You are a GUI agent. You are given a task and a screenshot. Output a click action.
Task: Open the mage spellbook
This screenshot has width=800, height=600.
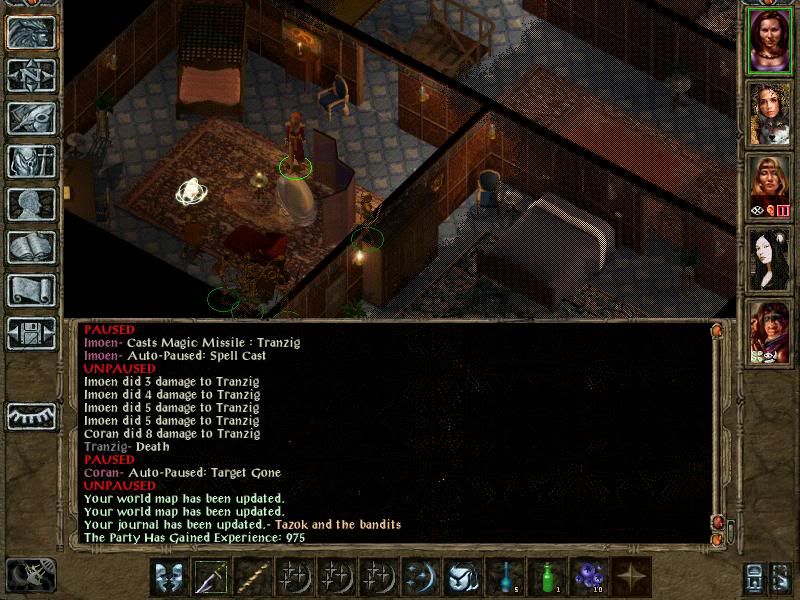(x=31, y=247)
